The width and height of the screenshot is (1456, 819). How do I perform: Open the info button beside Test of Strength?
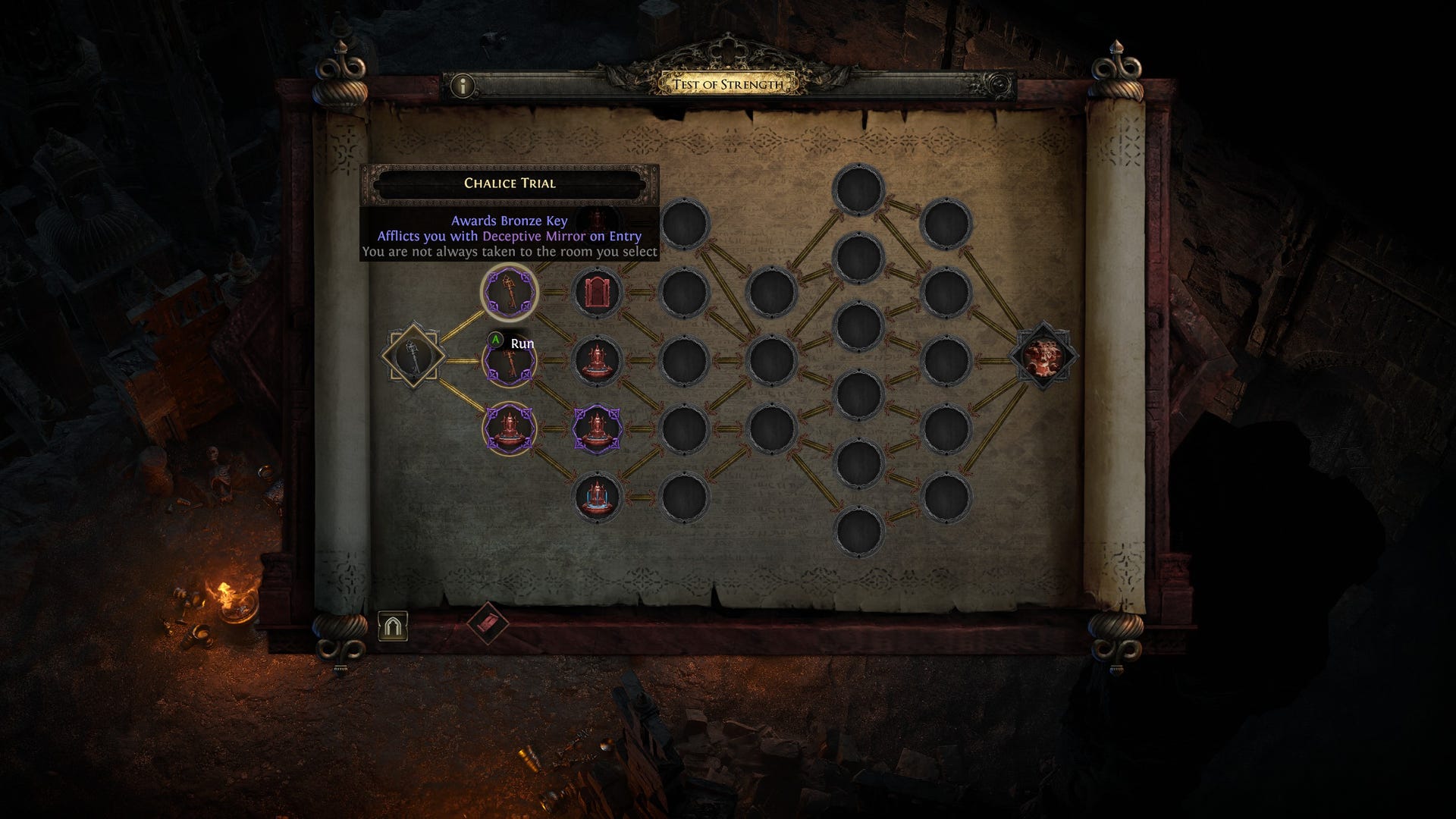tap(462, 86)
